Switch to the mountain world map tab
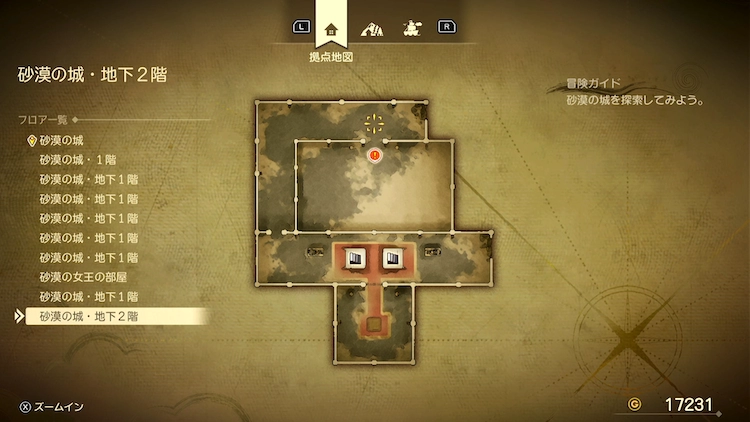The width and height of the screenshot is (750, 422). tap(372, 28)
